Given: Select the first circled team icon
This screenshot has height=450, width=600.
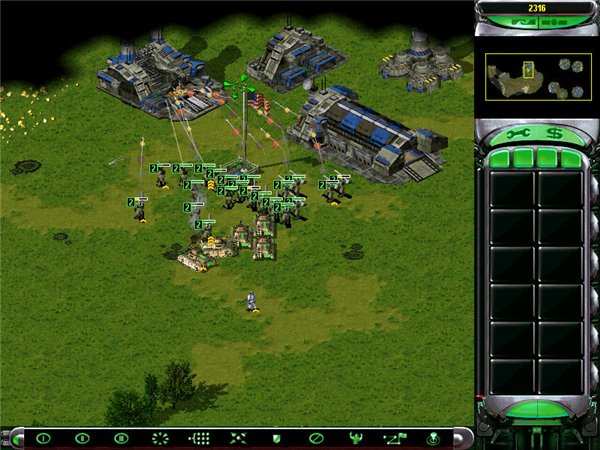Looking at the screenshot, I should [x=43, y=438].
